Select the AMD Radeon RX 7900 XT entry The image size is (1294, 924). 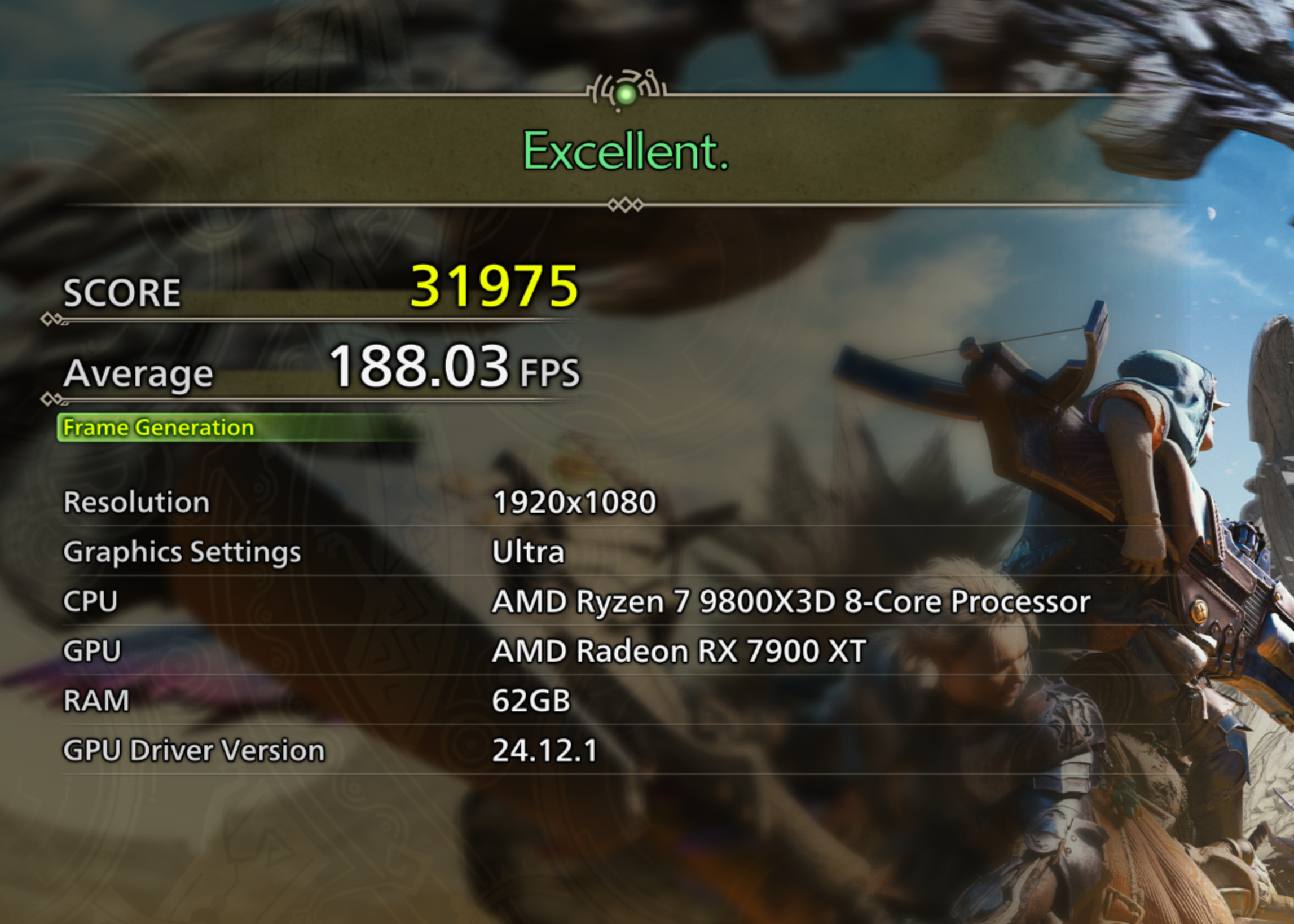[678, 650]
